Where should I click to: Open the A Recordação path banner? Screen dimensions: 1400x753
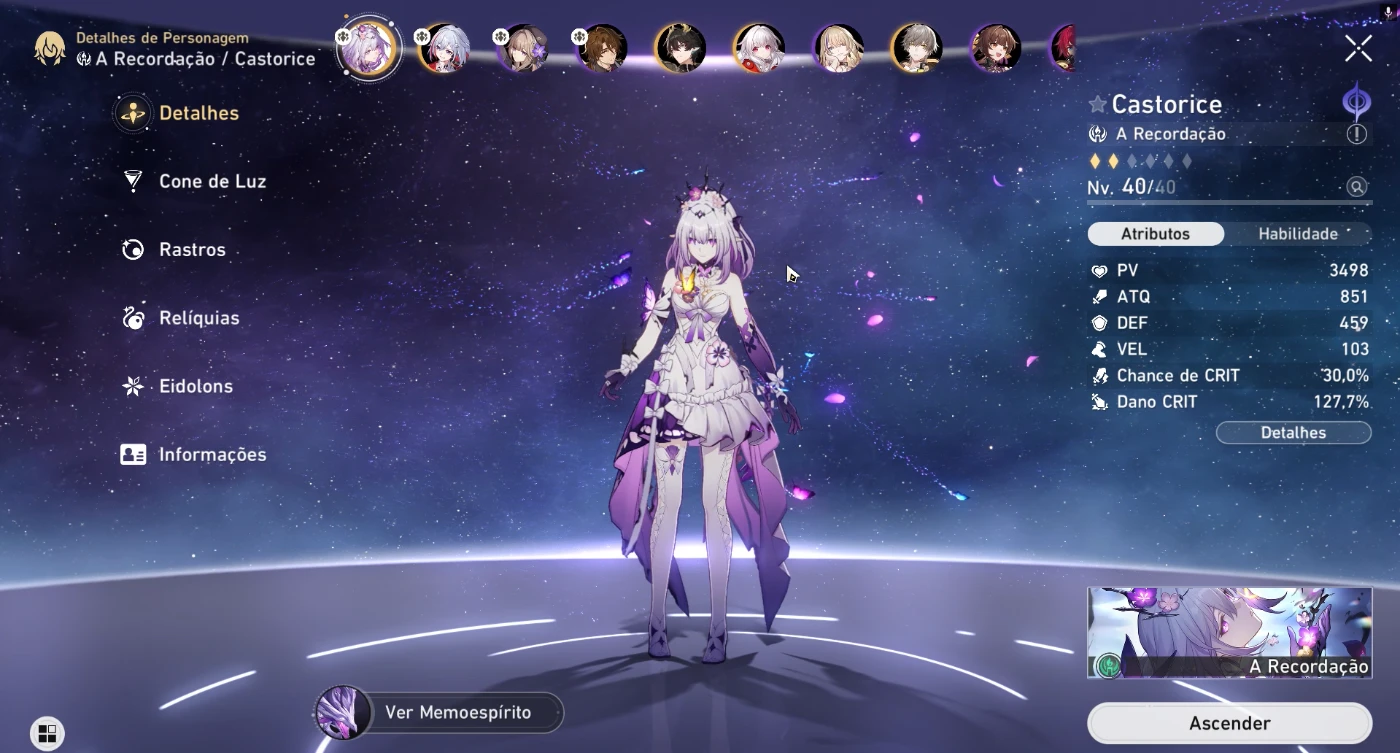[1229, 632]
